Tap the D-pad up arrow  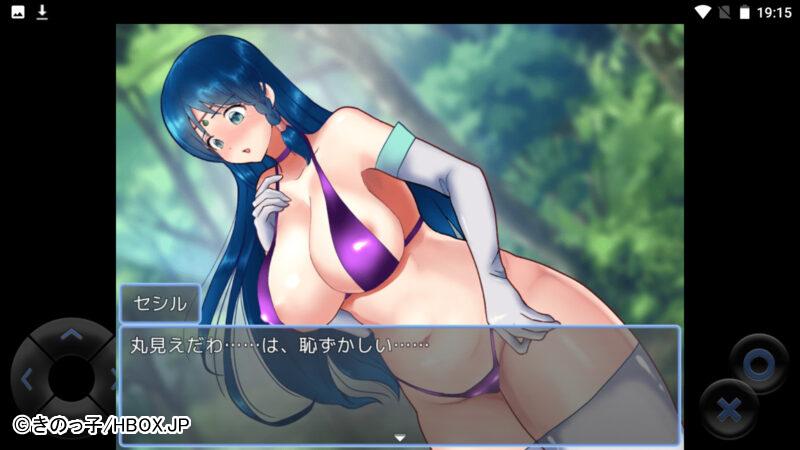[70, 336]
